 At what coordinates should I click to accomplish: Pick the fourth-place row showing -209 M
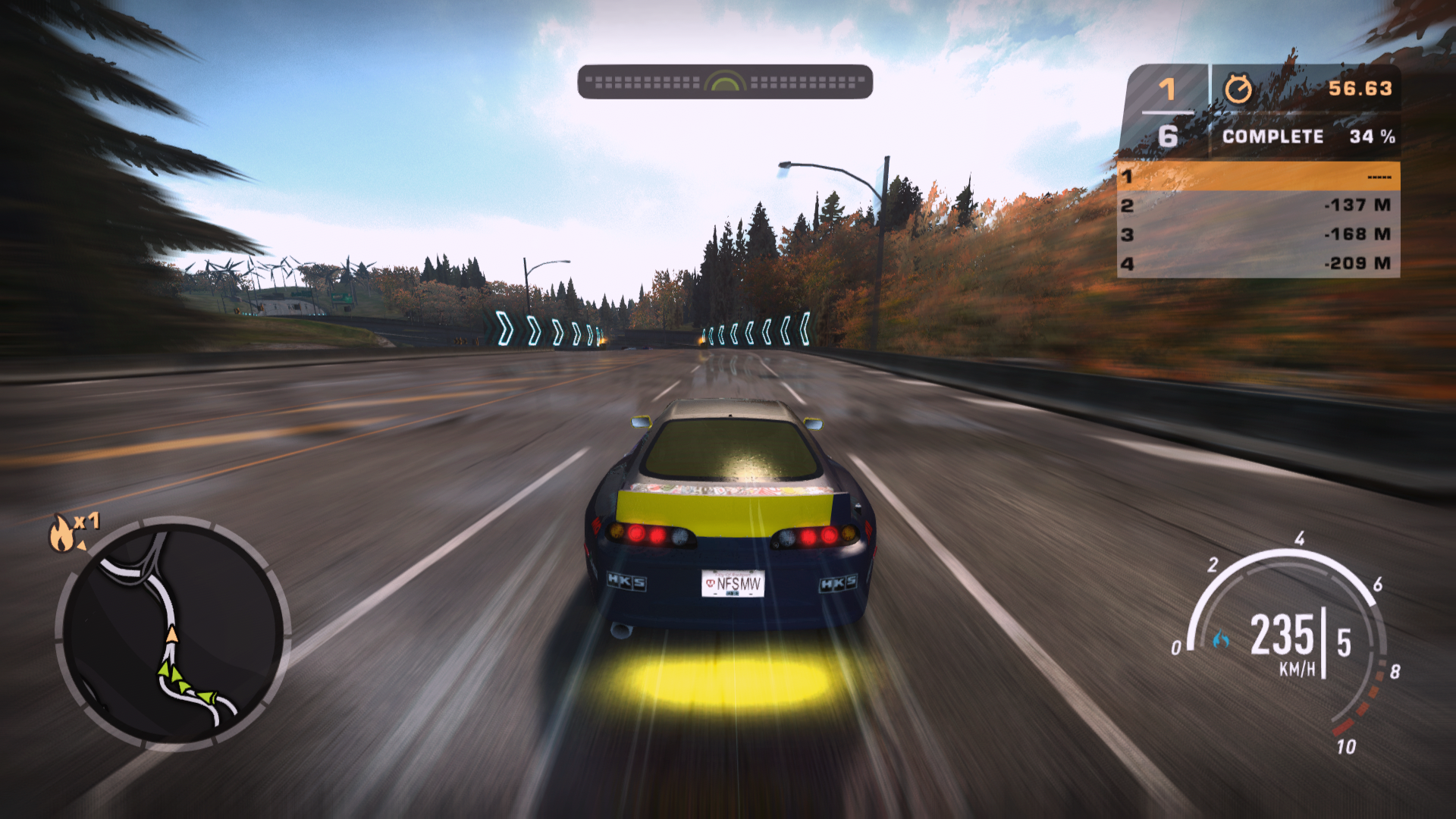click(x=1258, y=263)
